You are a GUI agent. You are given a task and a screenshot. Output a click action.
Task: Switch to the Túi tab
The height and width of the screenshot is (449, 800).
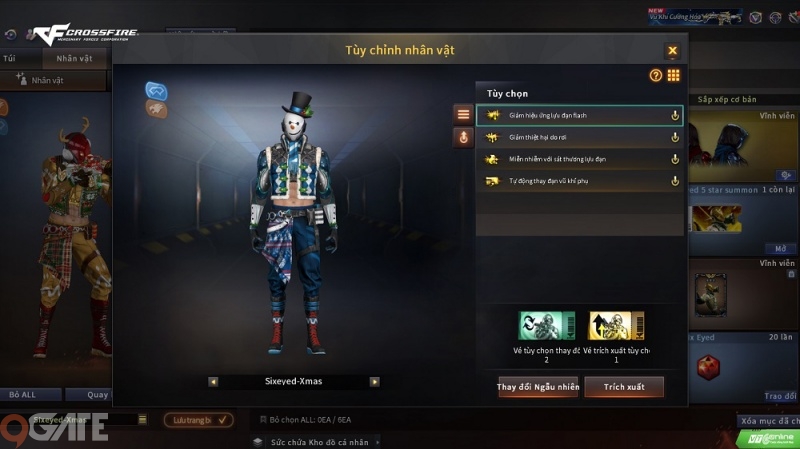[9, 58]
